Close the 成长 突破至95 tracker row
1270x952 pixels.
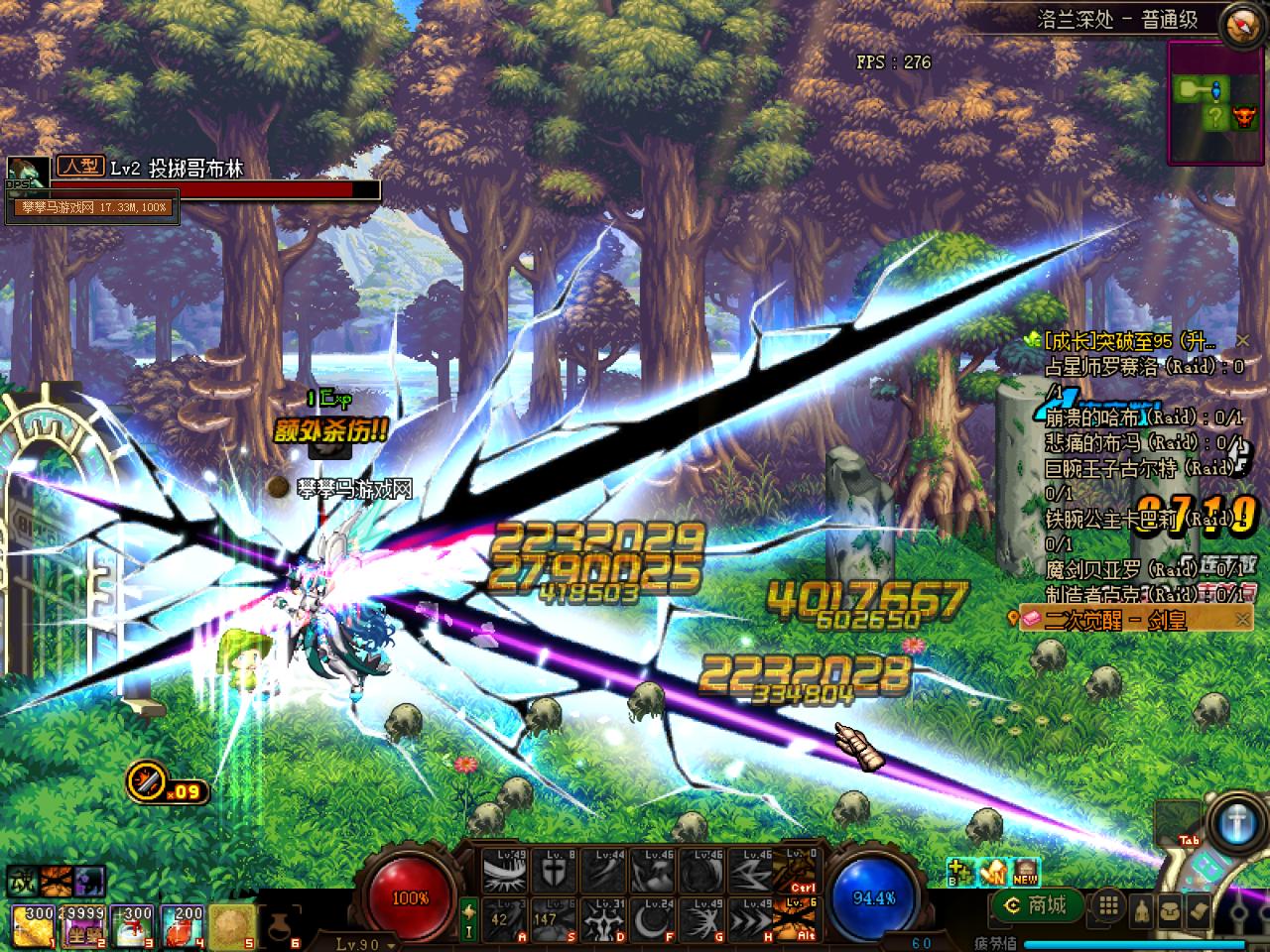(x=1242, y=341)
